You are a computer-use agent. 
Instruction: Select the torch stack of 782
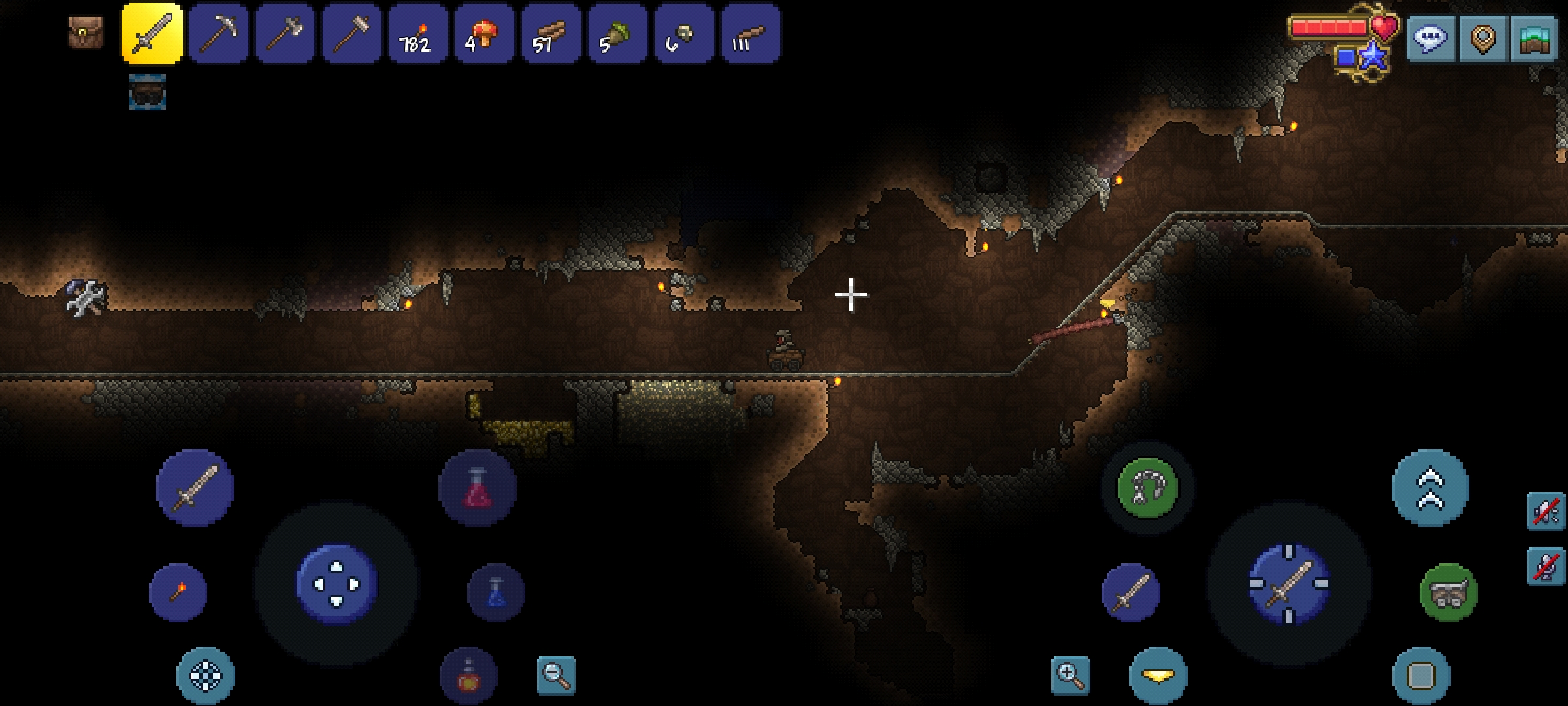coord(418,33)
